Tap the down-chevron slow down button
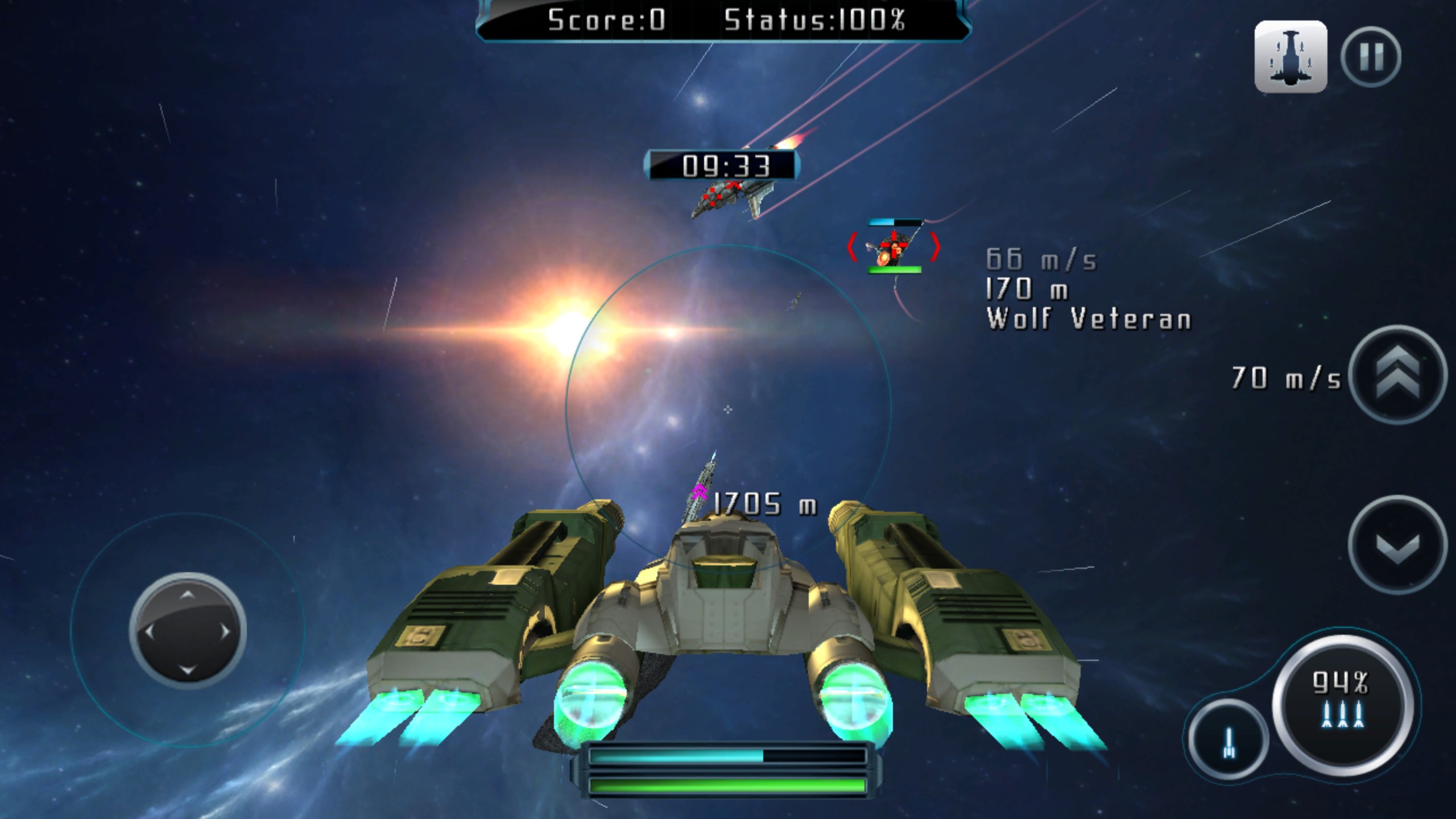This screenshot has height=819, width=1456. 1398,545
